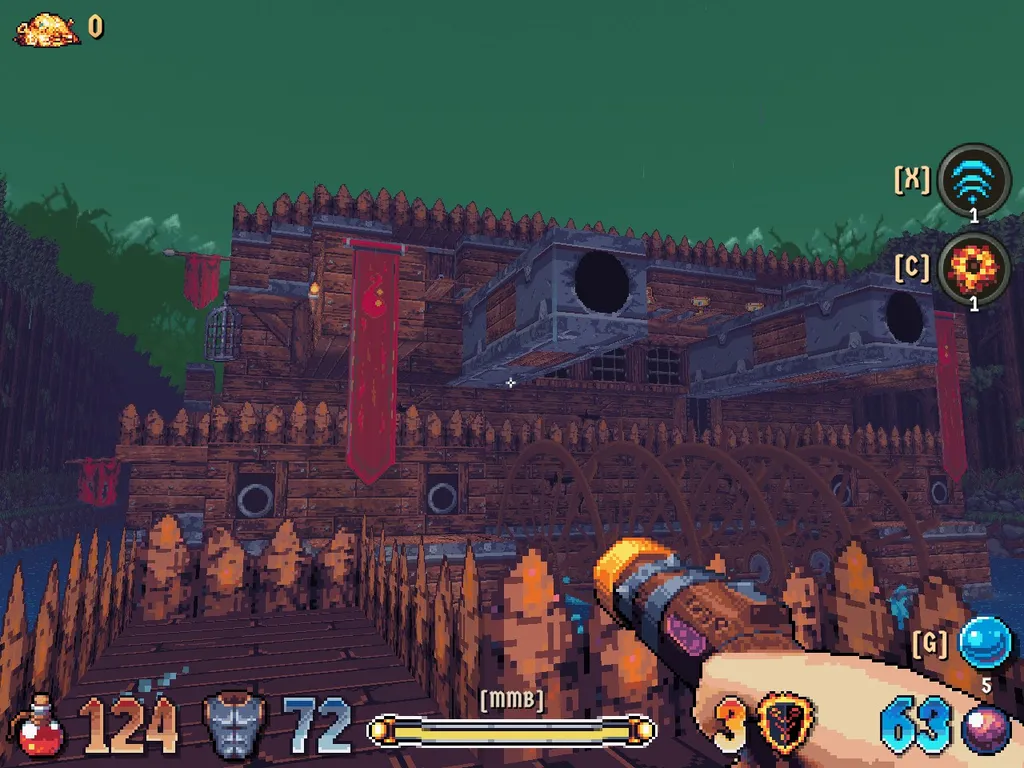Activate the blue sonar wave ability icon

975,181
